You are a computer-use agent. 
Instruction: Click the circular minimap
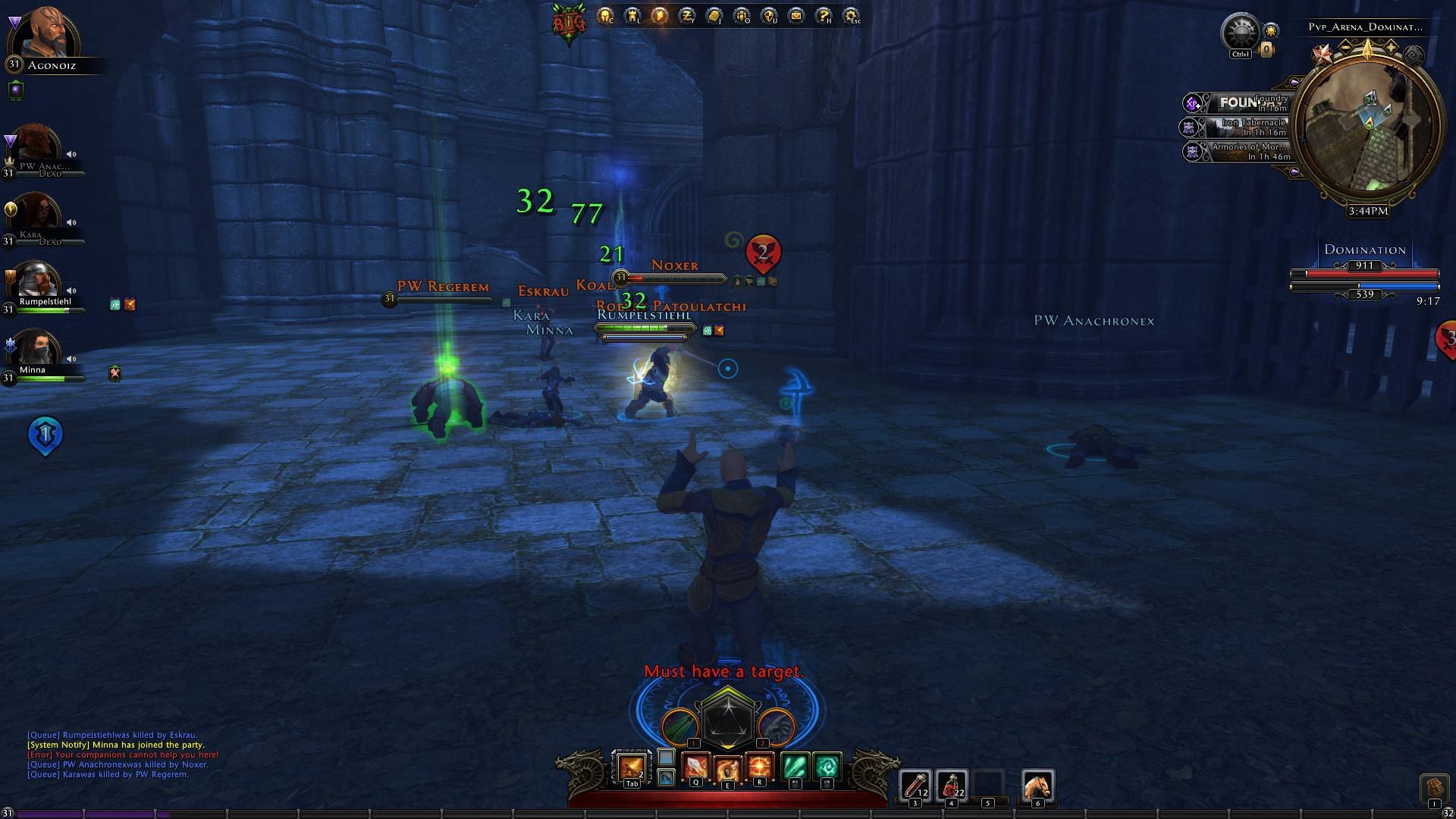(1367, 127)
